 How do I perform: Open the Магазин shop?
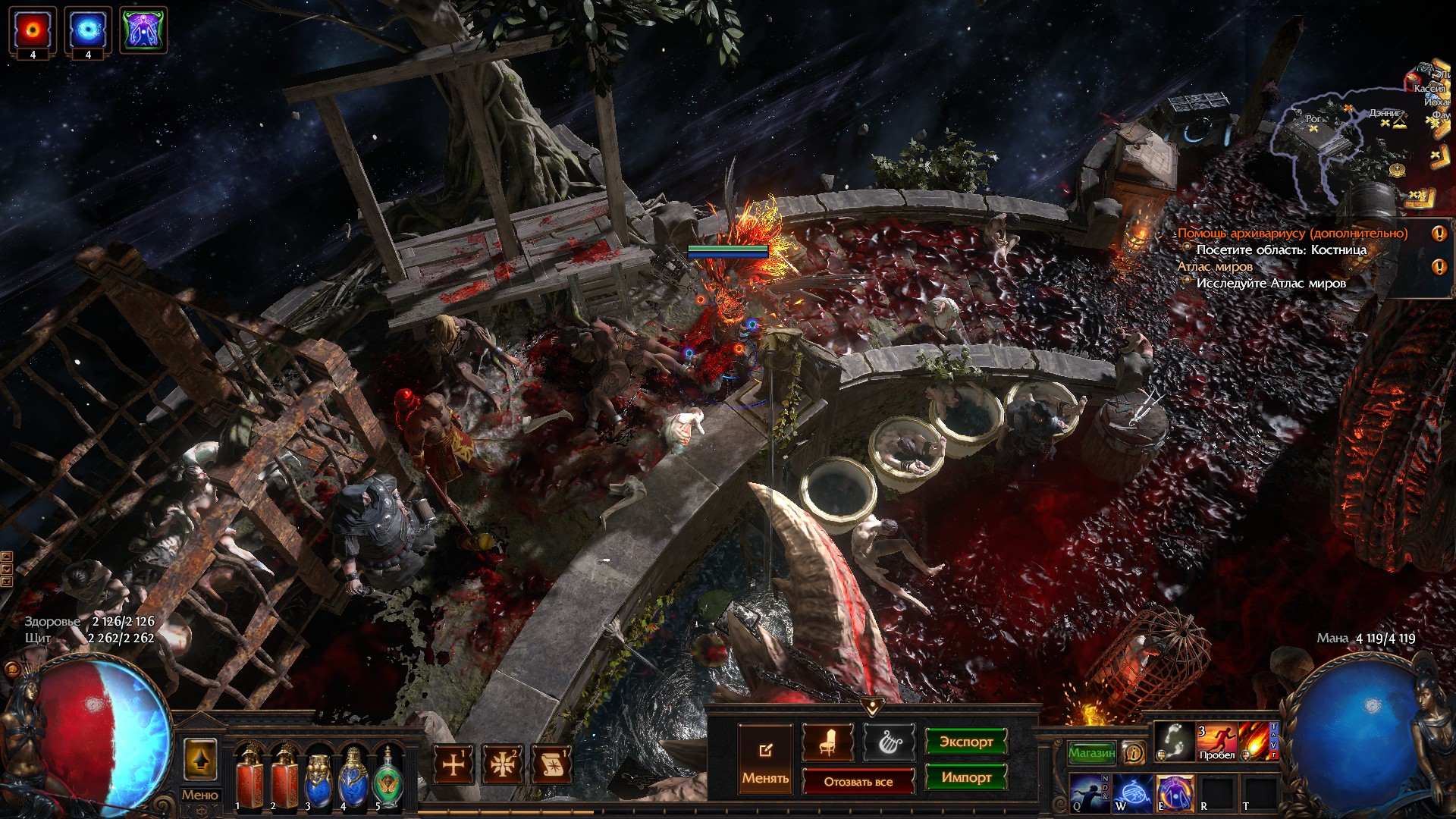[1091, 752]
